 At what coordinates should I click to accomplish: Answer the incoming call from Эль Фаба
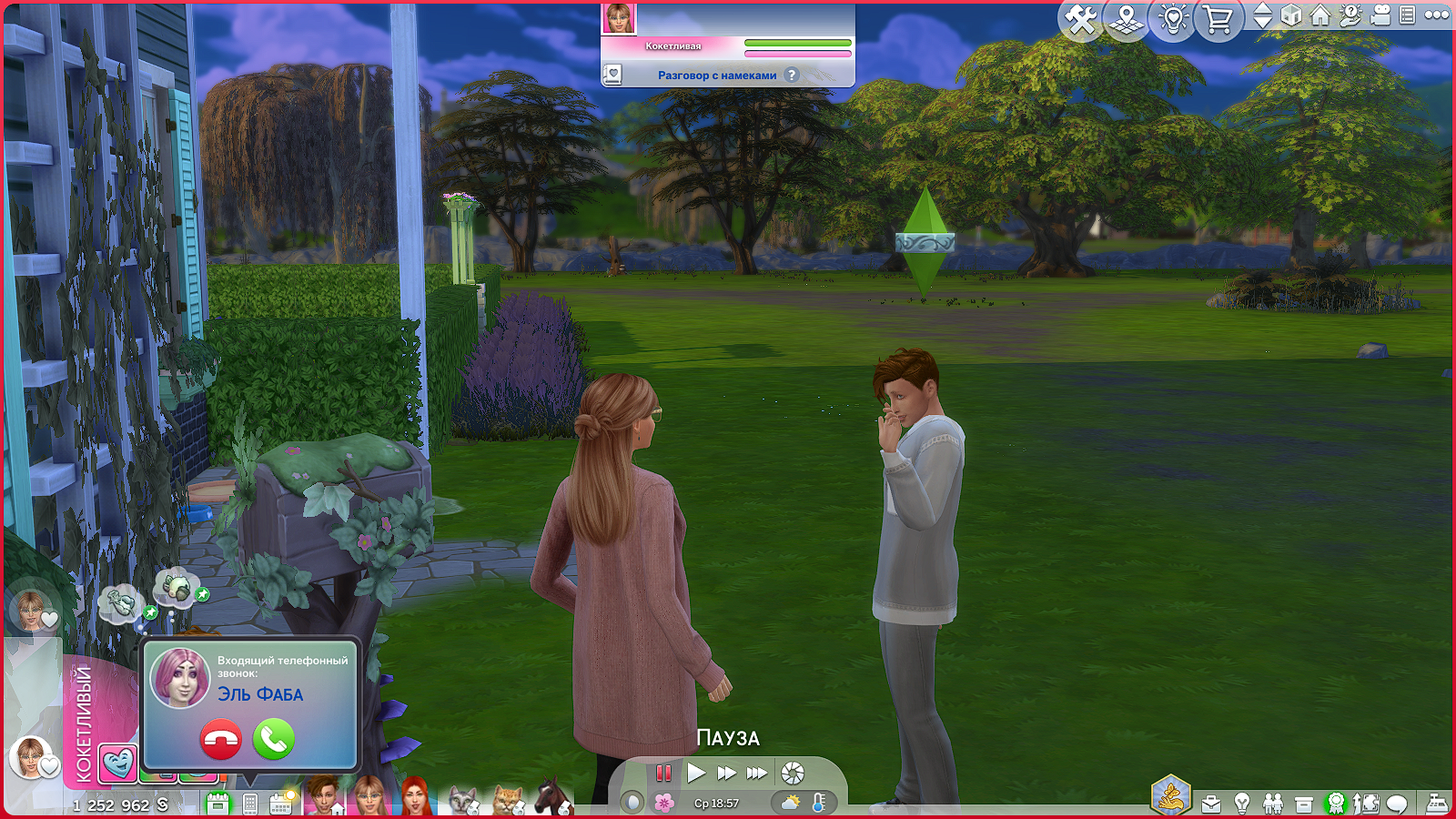273,739
